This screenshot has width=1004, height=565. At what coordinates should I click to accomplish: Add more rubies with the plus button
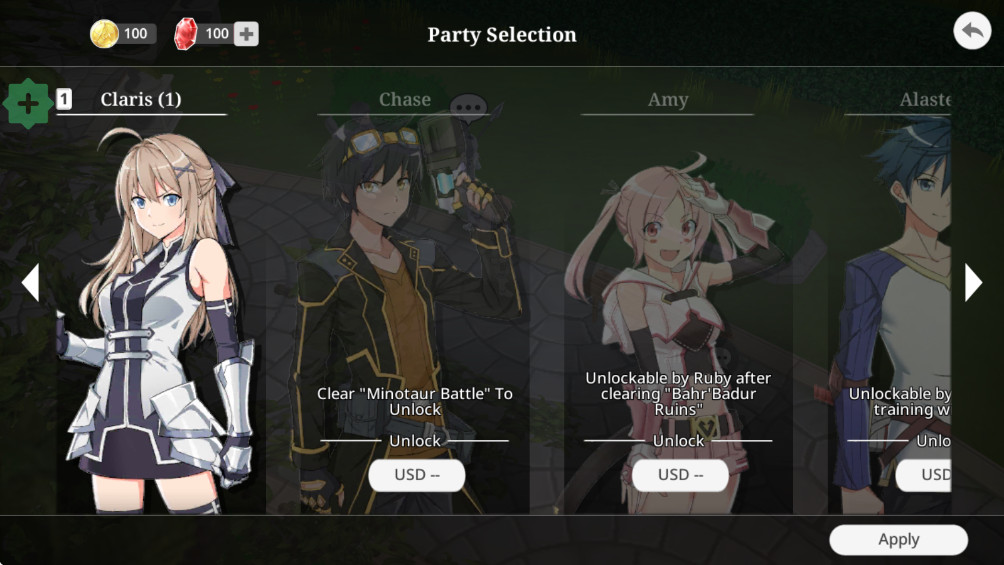[x=246, y=34]
